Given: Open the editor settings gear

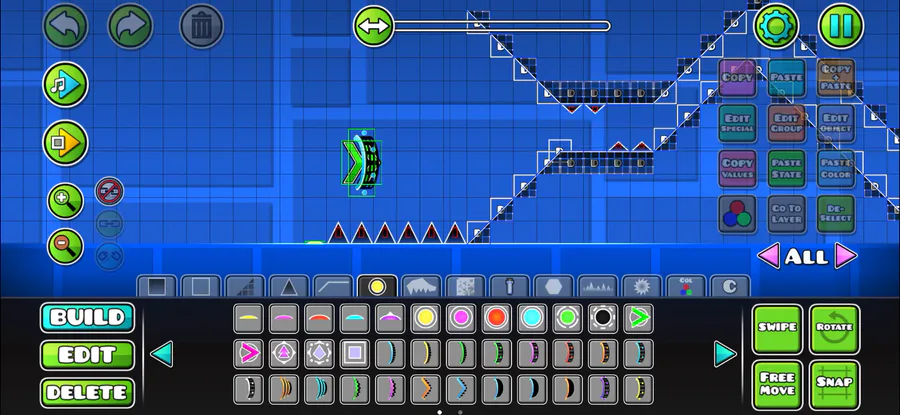Looking at the screenshot, I should pos(776,25).
